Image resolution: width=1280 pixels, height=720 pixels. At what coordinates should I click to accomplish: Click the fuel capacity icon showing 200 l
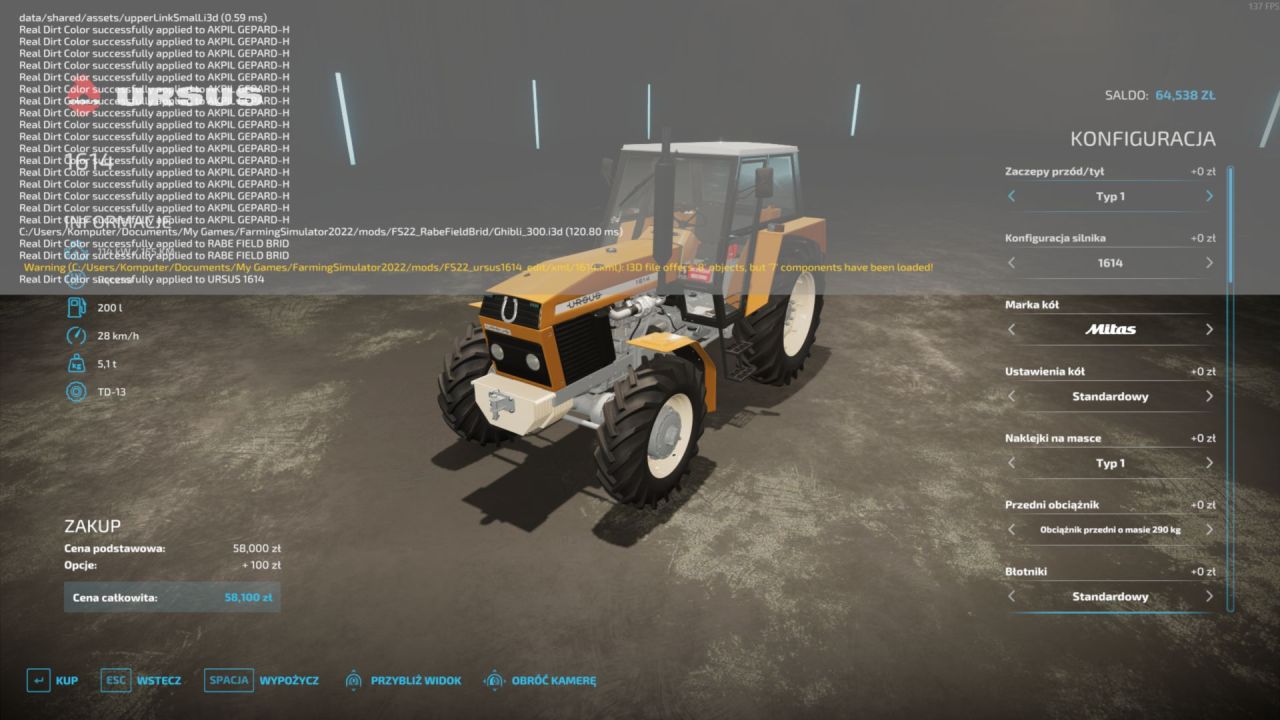click(76, 308)
